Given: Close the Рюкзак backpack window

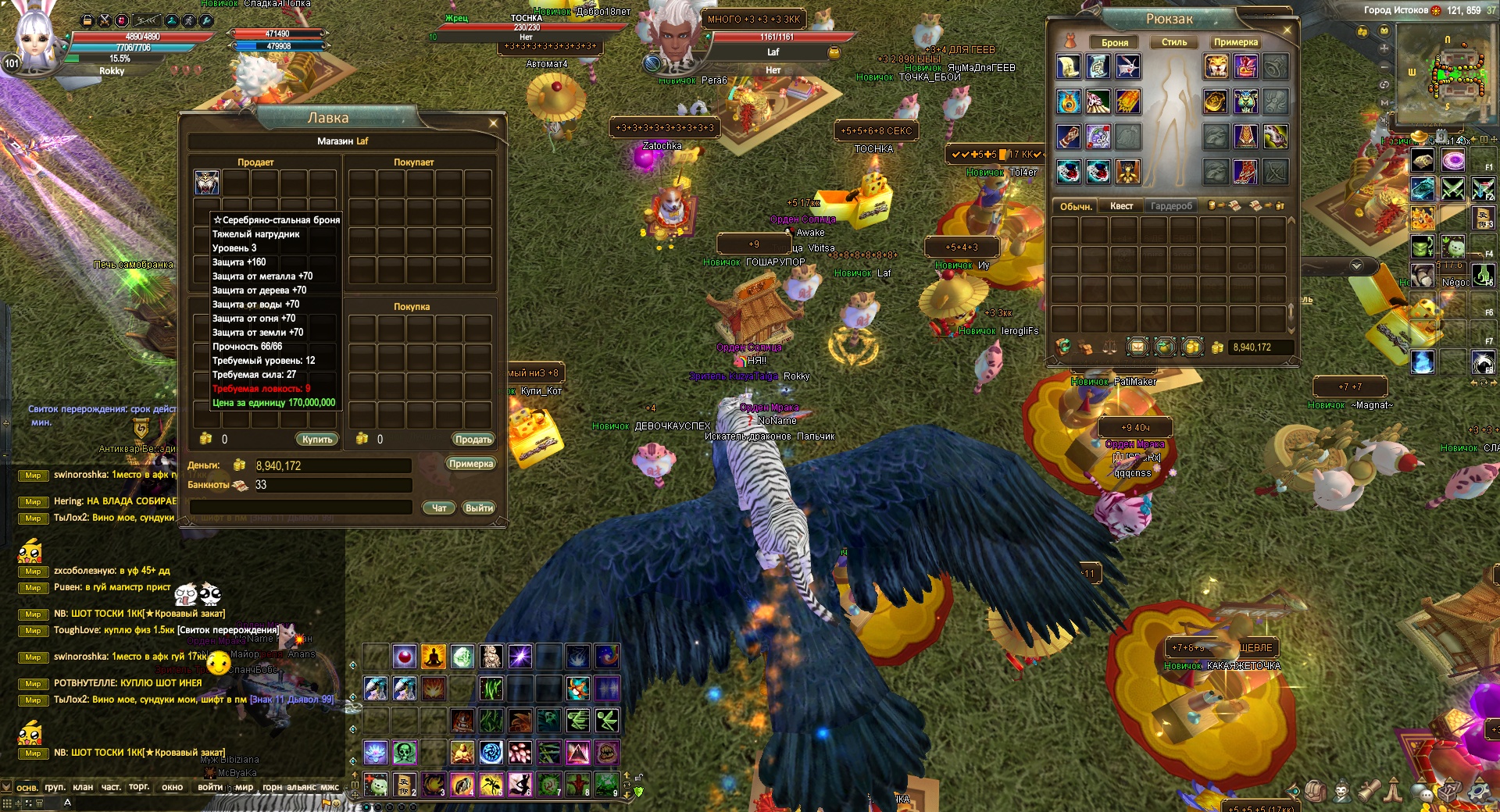Looking at the screenshot, I should 1287,30.
